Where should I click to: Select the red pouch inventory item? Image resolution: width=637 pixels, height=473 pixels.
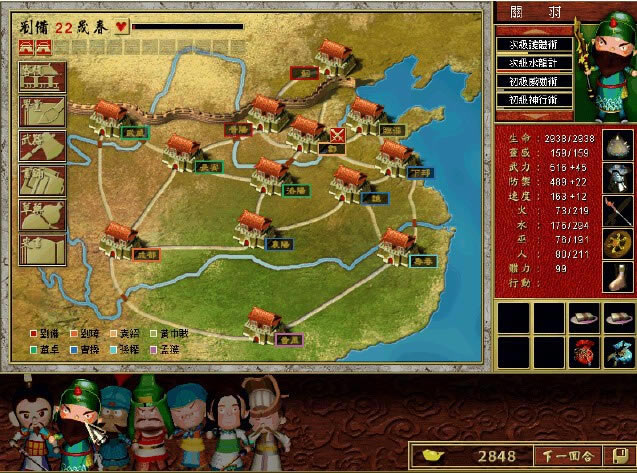click(581, 351)
